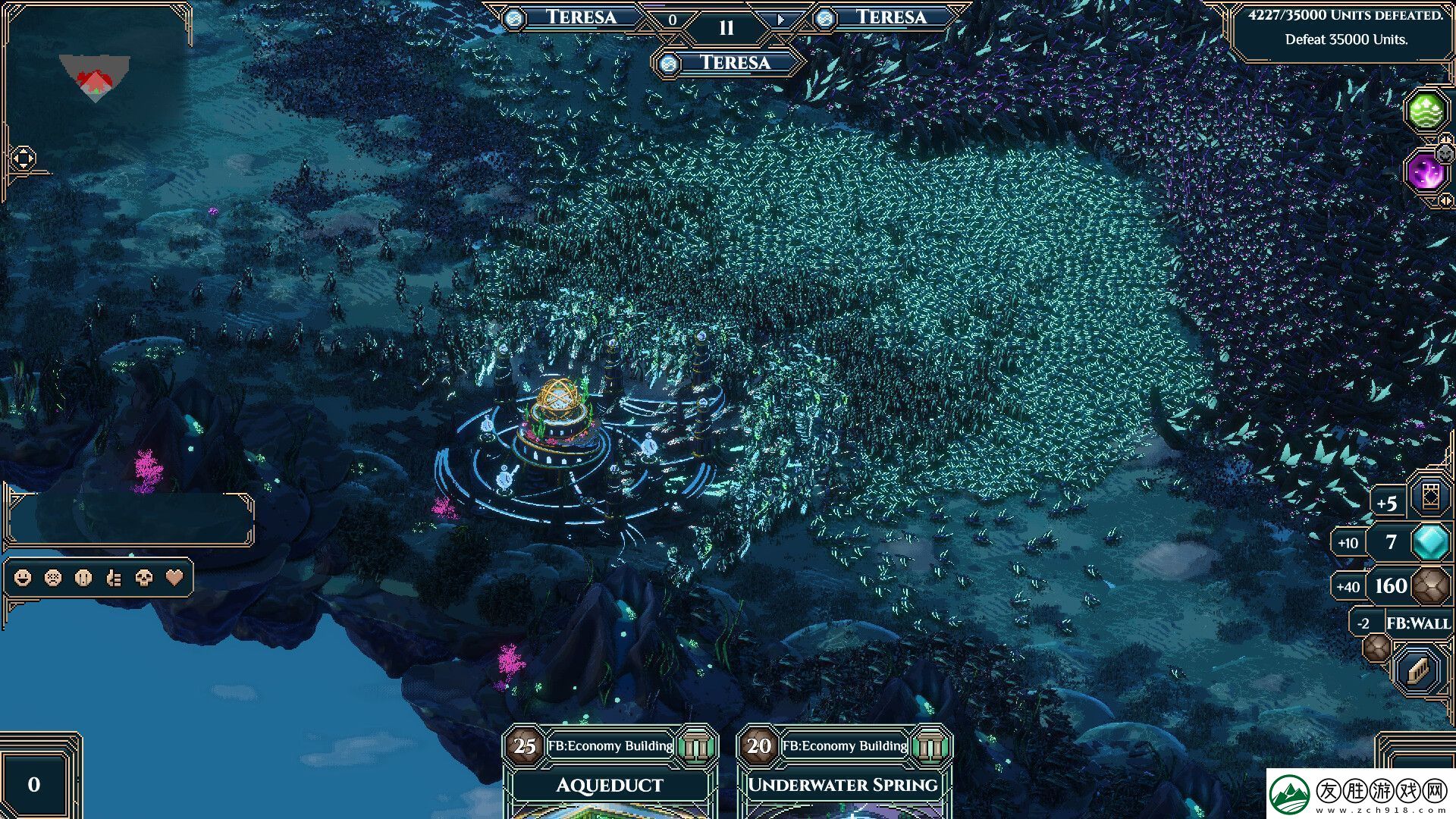
Task: Activate the purple orb ability
Action: tap(1425, 171)
